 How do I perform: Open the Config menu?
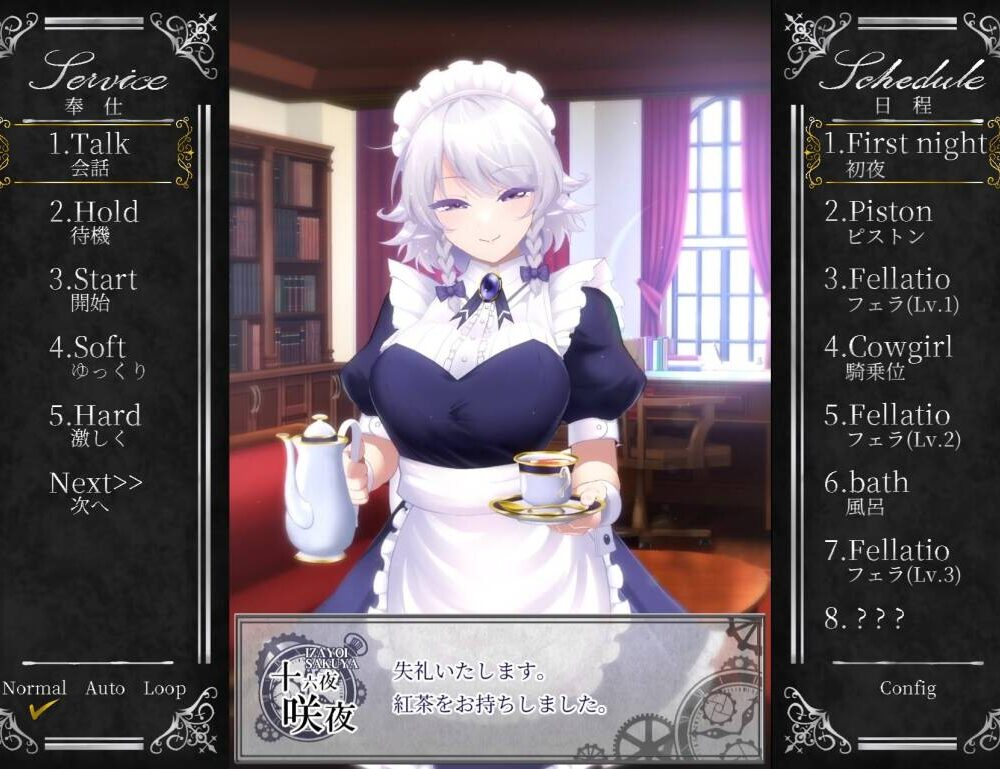[x=908, y=689]
